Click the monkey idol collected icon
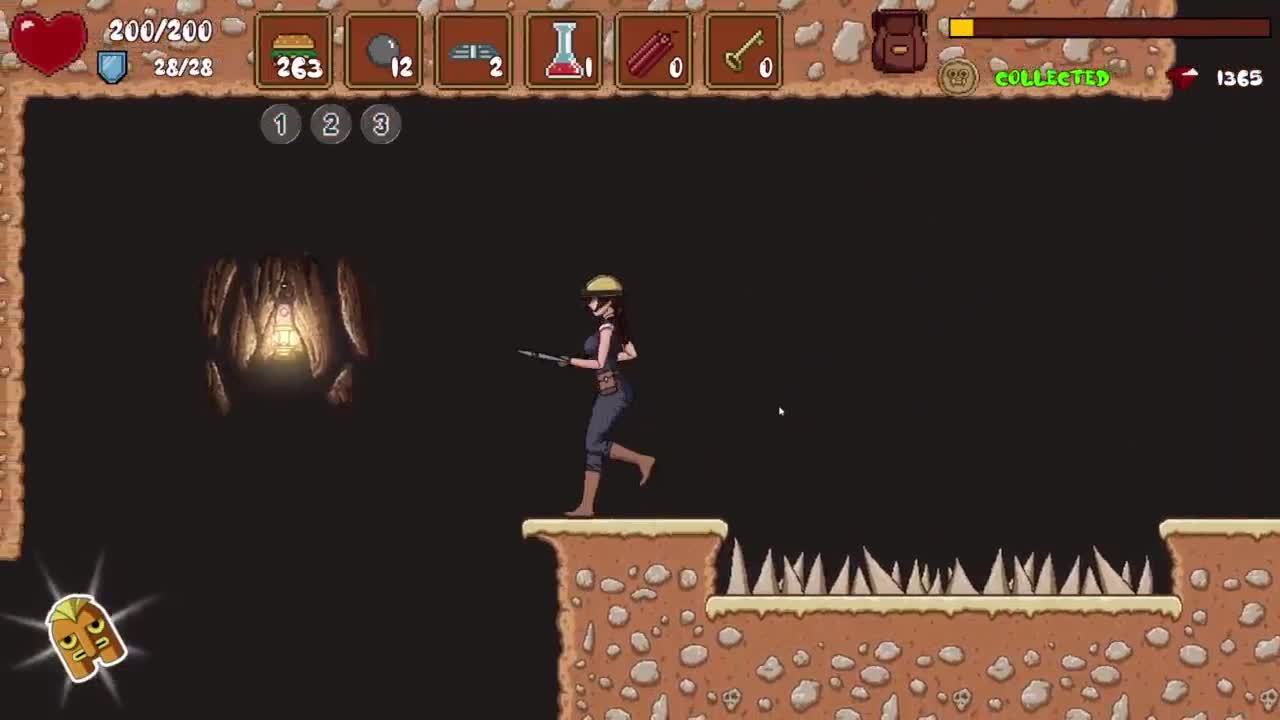This screenshot has height=720, width=1280. [x=957, y=78]
